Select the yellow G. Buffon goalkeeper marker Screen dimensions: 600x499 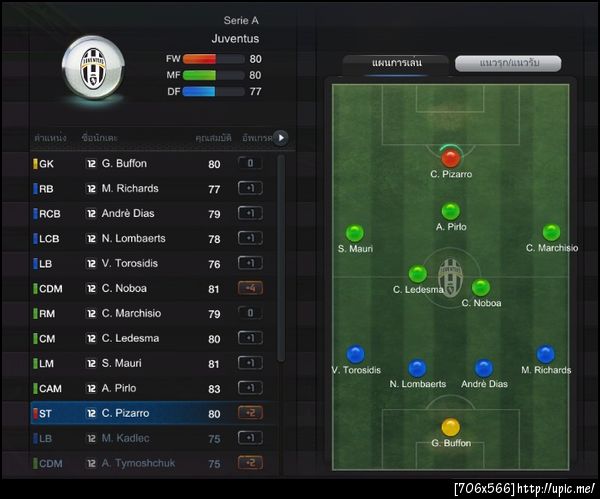coord(450,427)
